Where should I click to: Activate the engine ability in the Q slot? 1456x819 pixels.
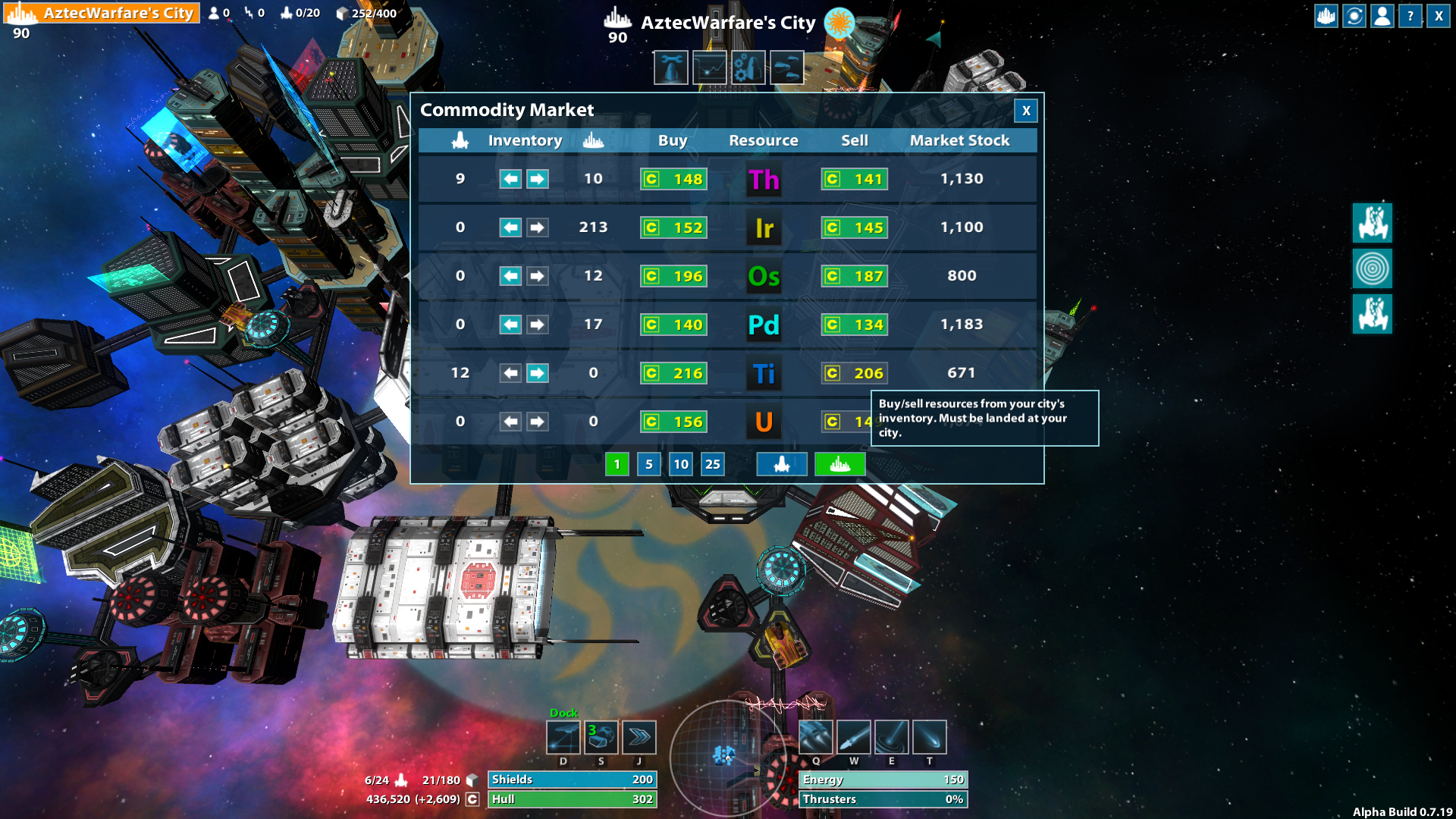816,736
